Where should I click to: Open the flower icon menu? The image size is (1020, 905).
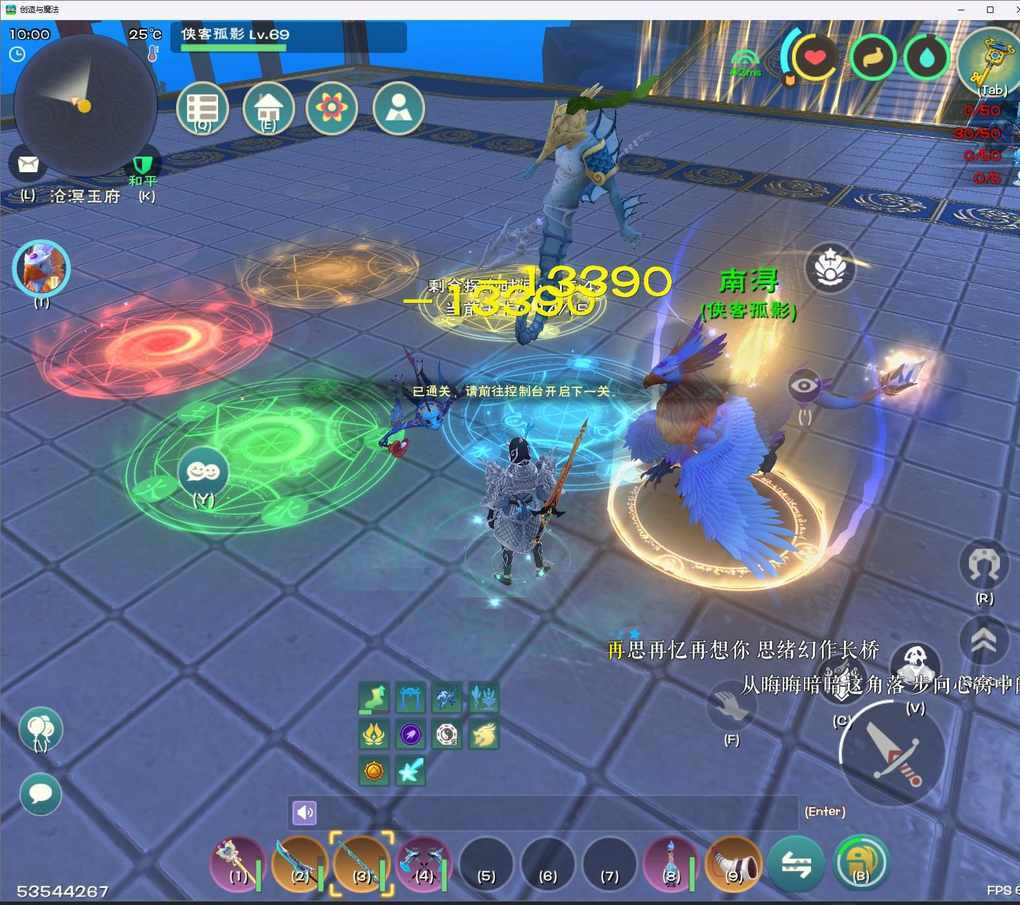[x=332, y=107]
